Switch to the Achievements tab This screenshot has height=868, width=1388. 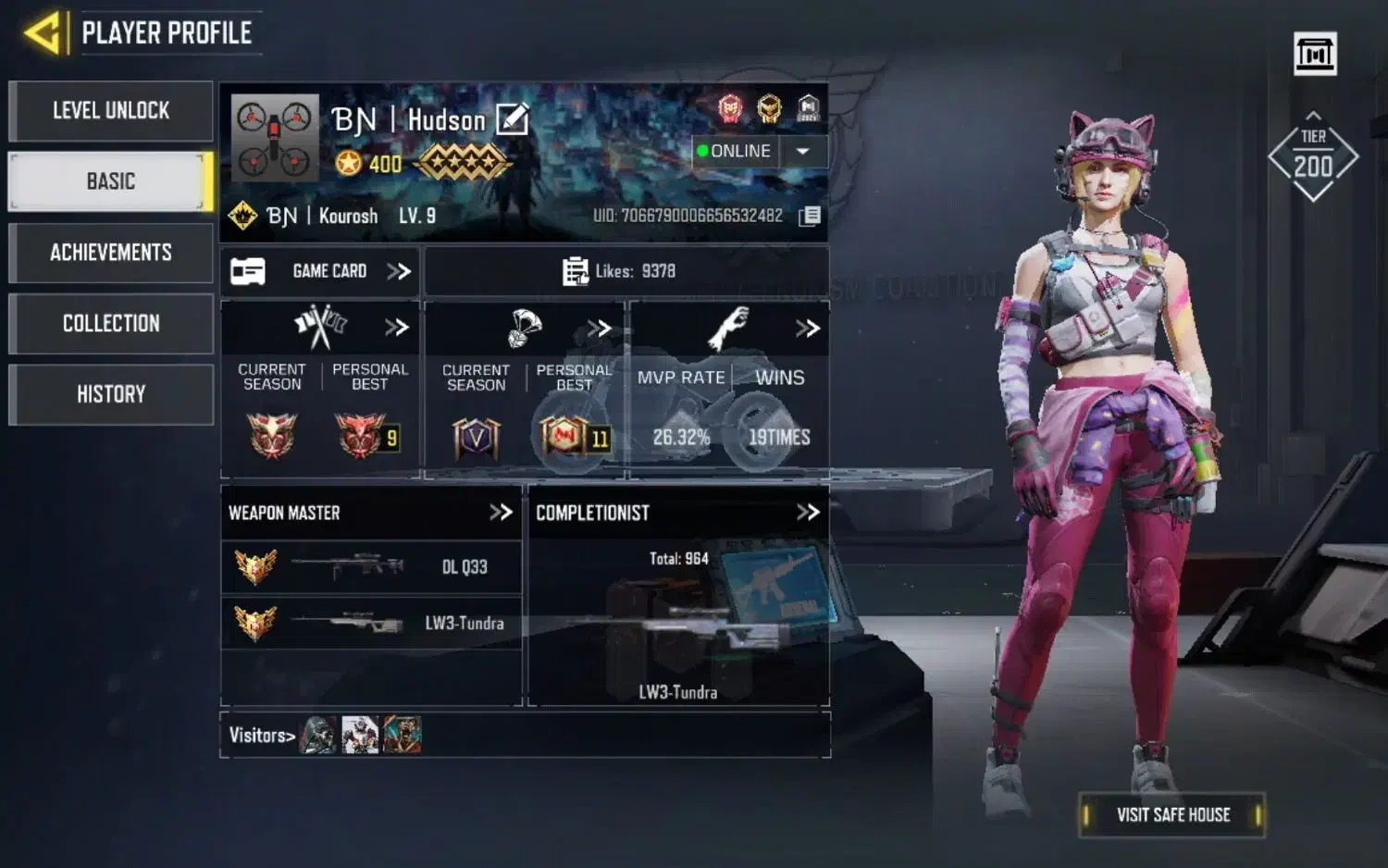(111, 253)
